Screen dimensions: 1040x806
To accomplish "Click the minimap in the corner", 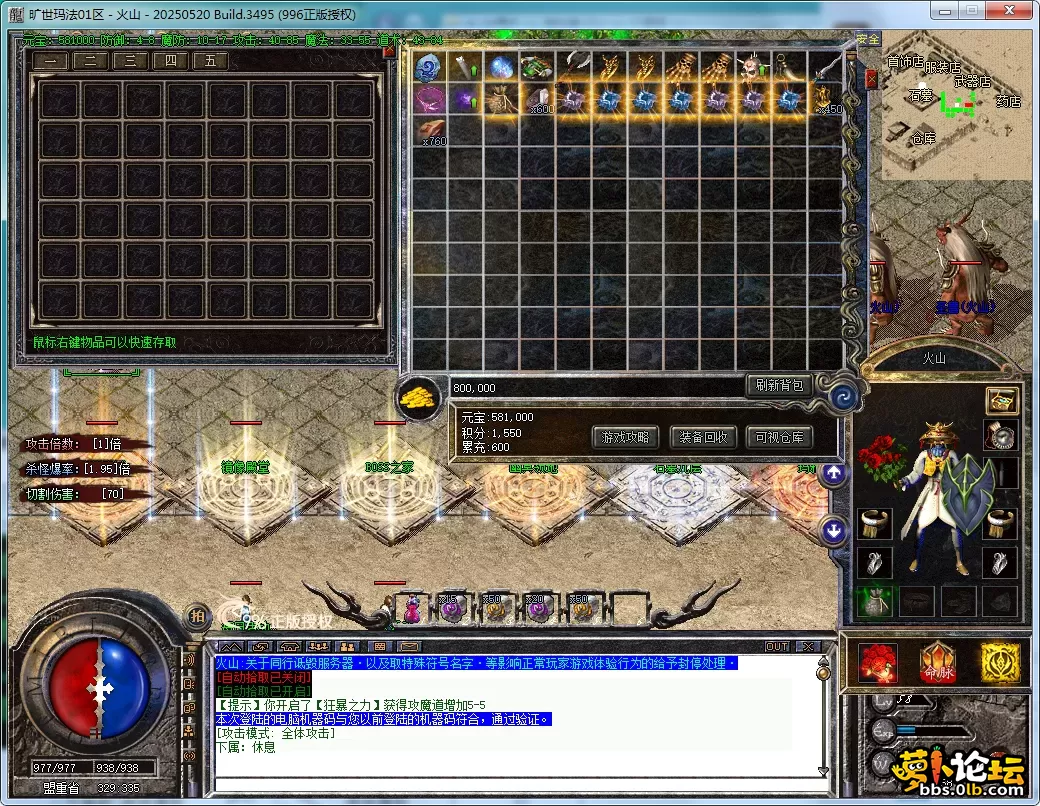I will [x=956, y=112].
